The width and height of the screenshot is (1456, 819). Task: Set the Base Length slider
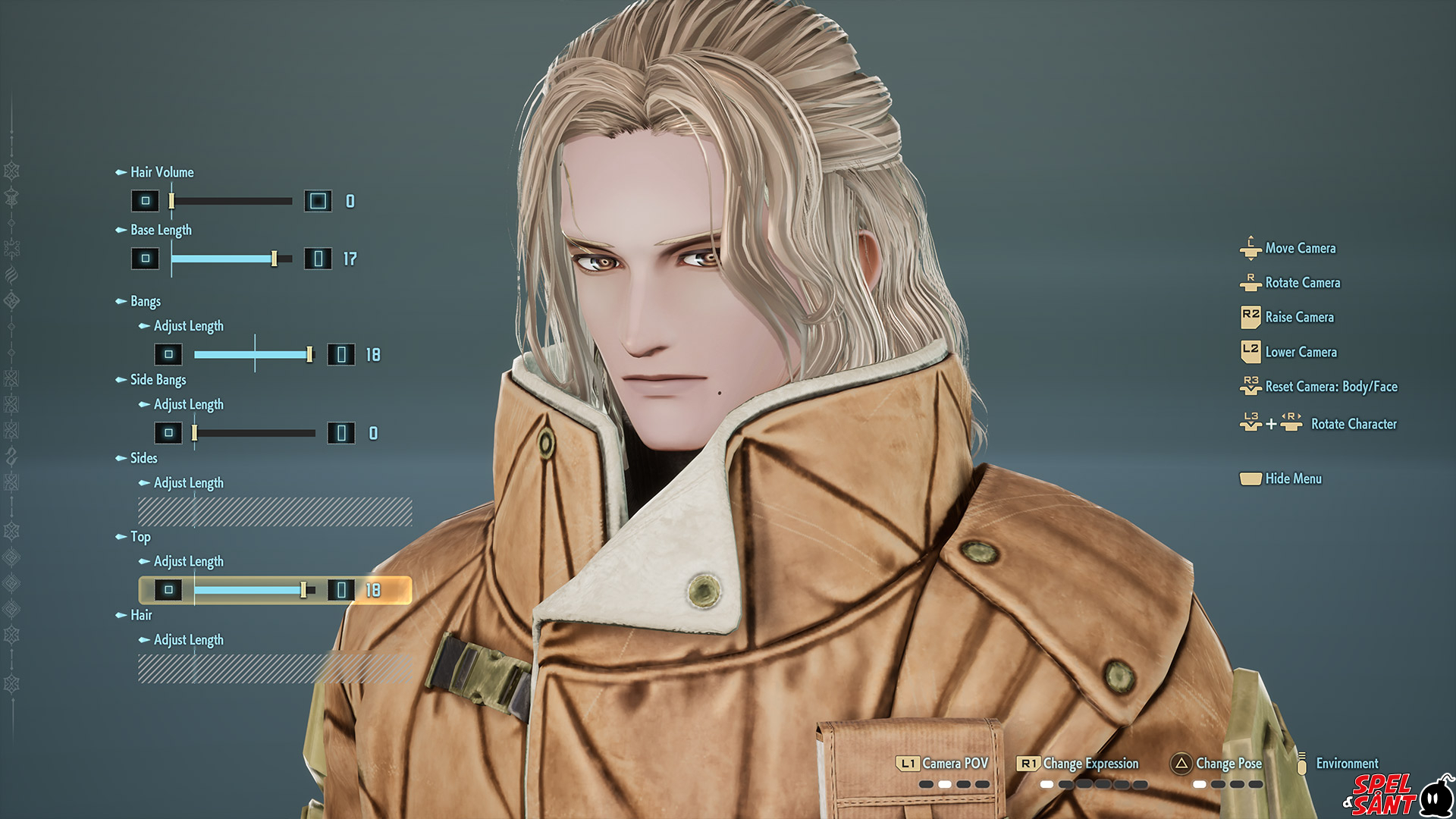pos(231,259)
